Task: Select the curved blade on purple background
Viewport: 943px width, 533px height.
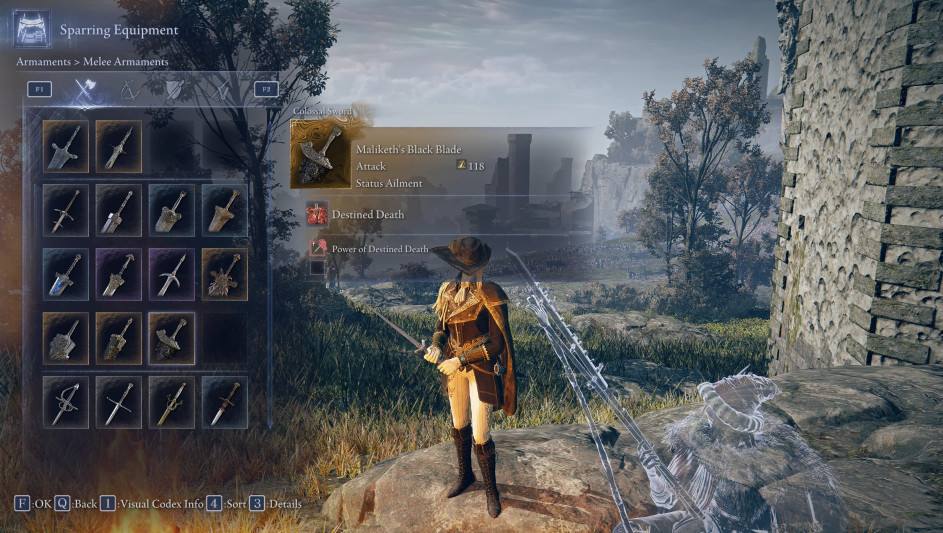Action: pos(172,274)
